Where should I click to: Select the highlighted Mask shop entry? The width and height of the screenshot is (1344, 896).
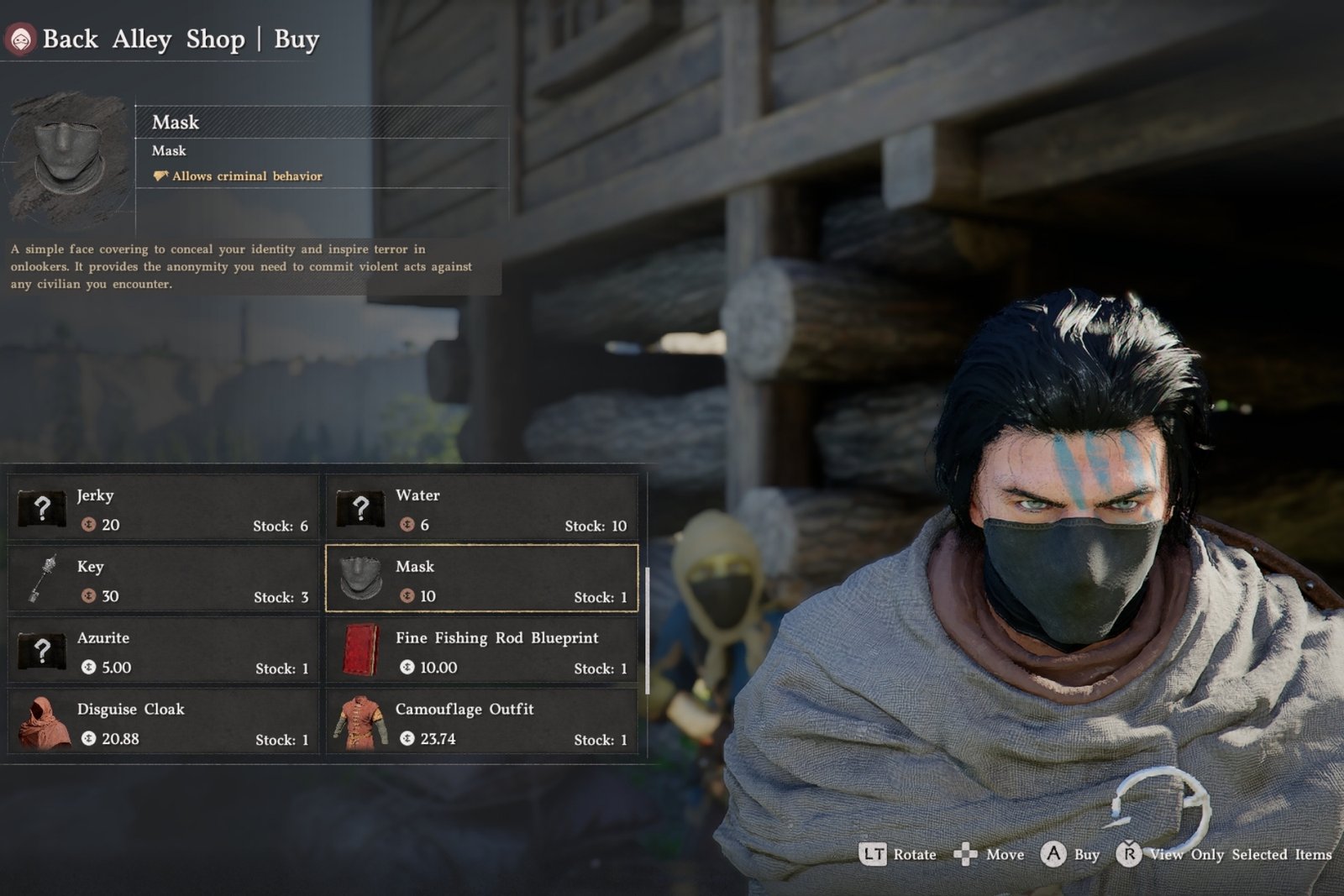point(481,579)
